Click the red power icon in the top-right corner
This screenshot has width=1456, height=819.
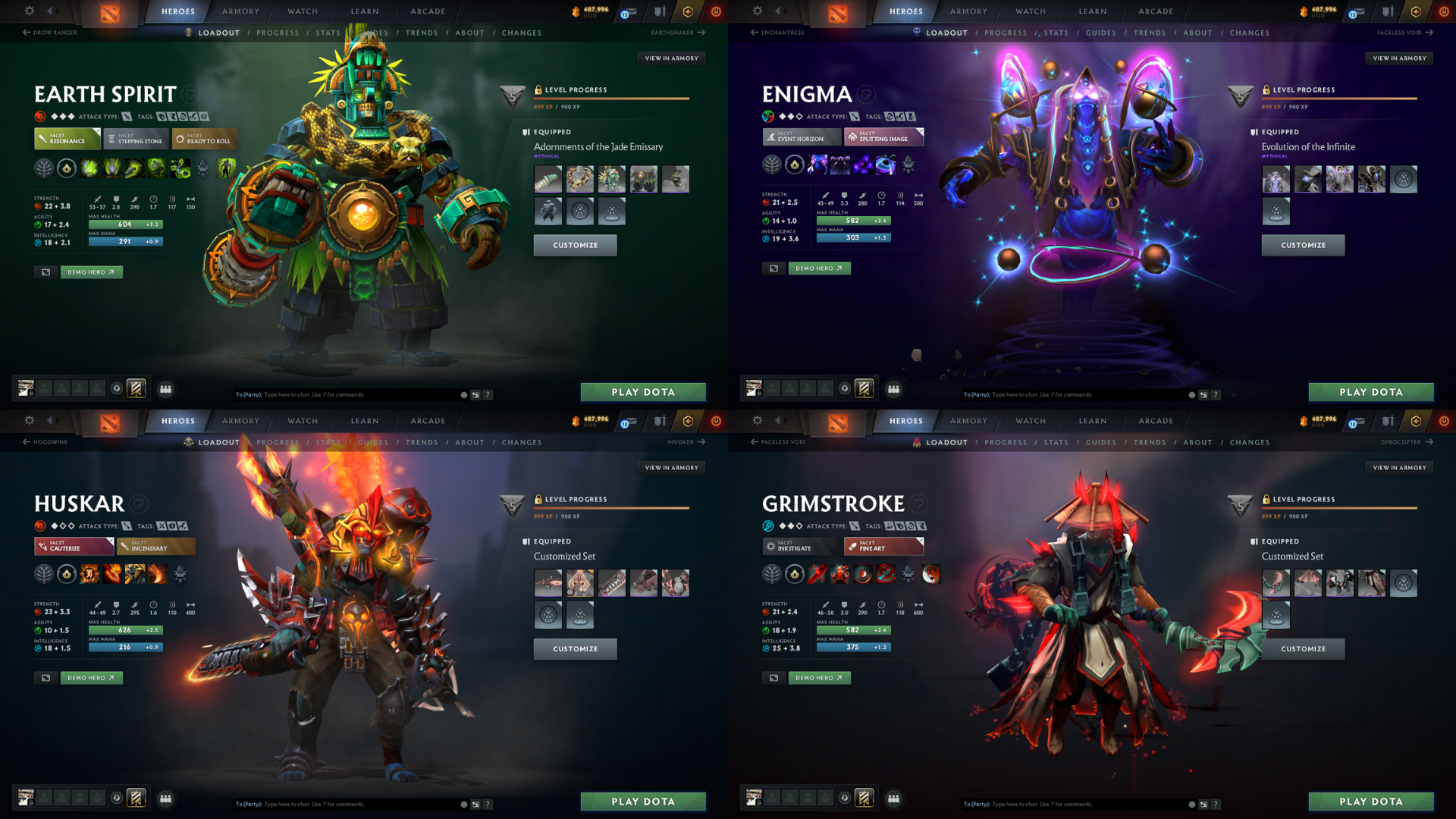coord(1445,11)
